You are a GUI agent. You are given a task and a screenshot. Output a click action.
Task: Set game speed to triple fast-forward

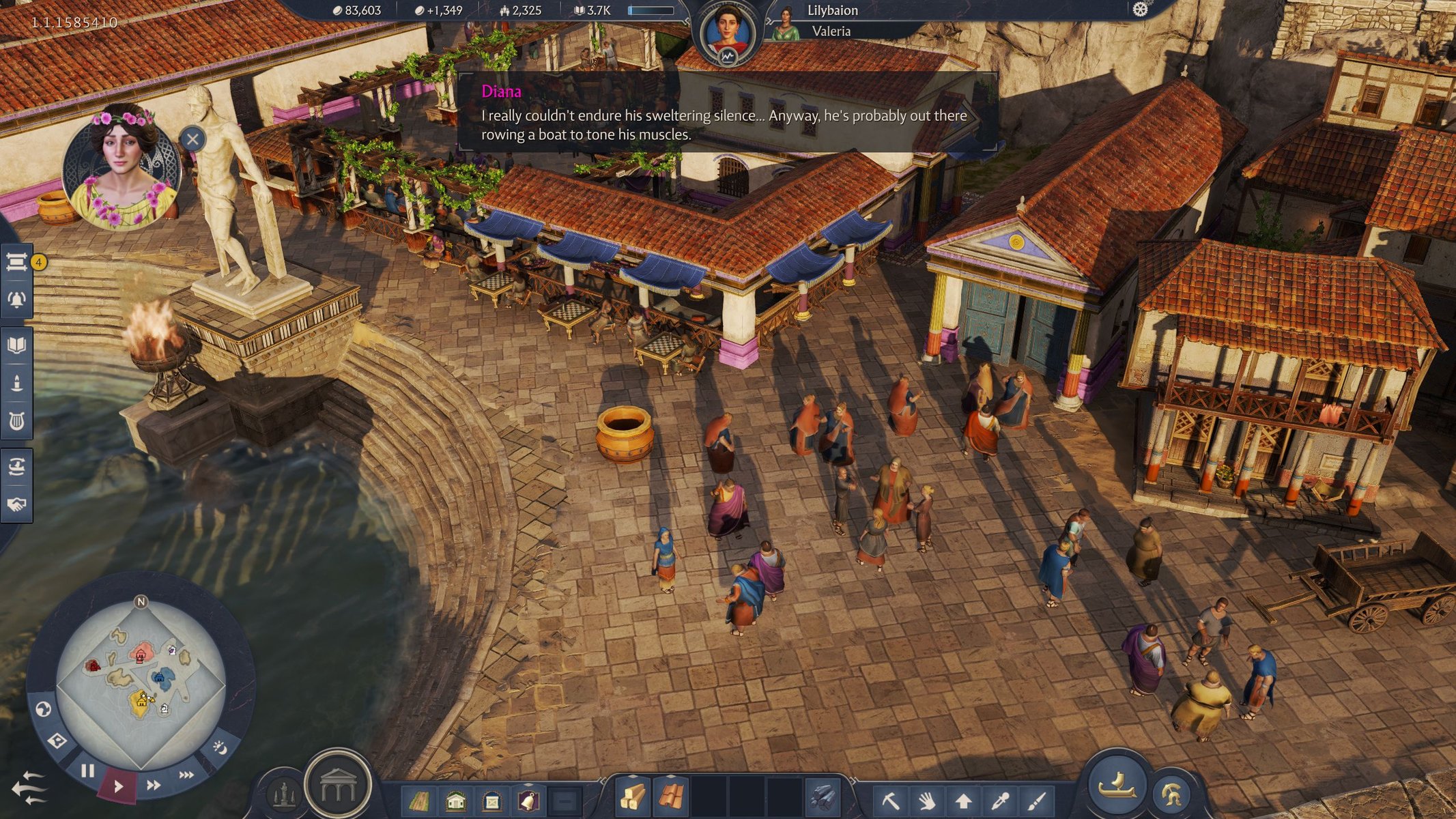(186, 775)
